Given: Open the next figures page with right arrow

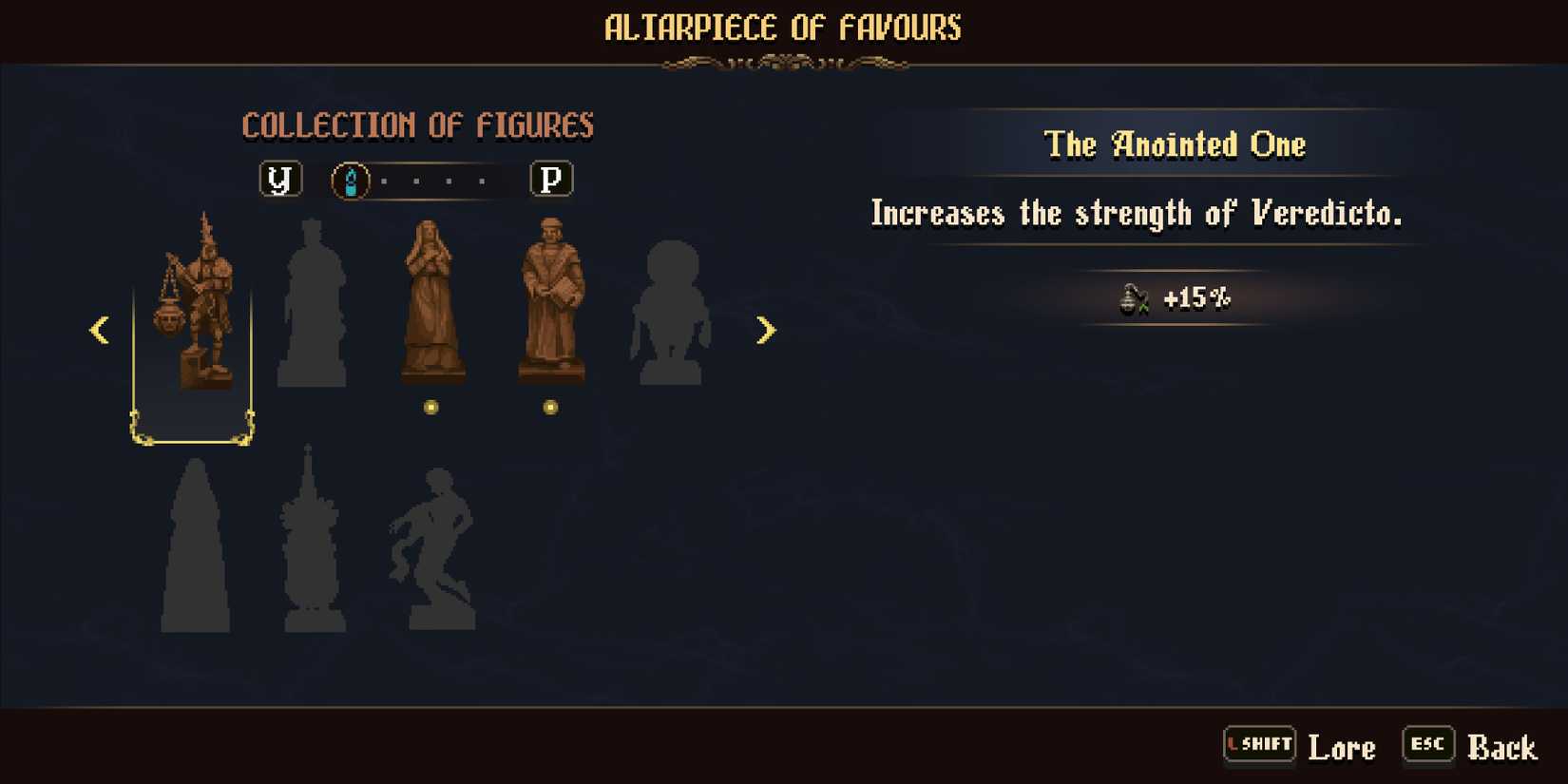Looking at the screenshot, I should click(768, 330).
